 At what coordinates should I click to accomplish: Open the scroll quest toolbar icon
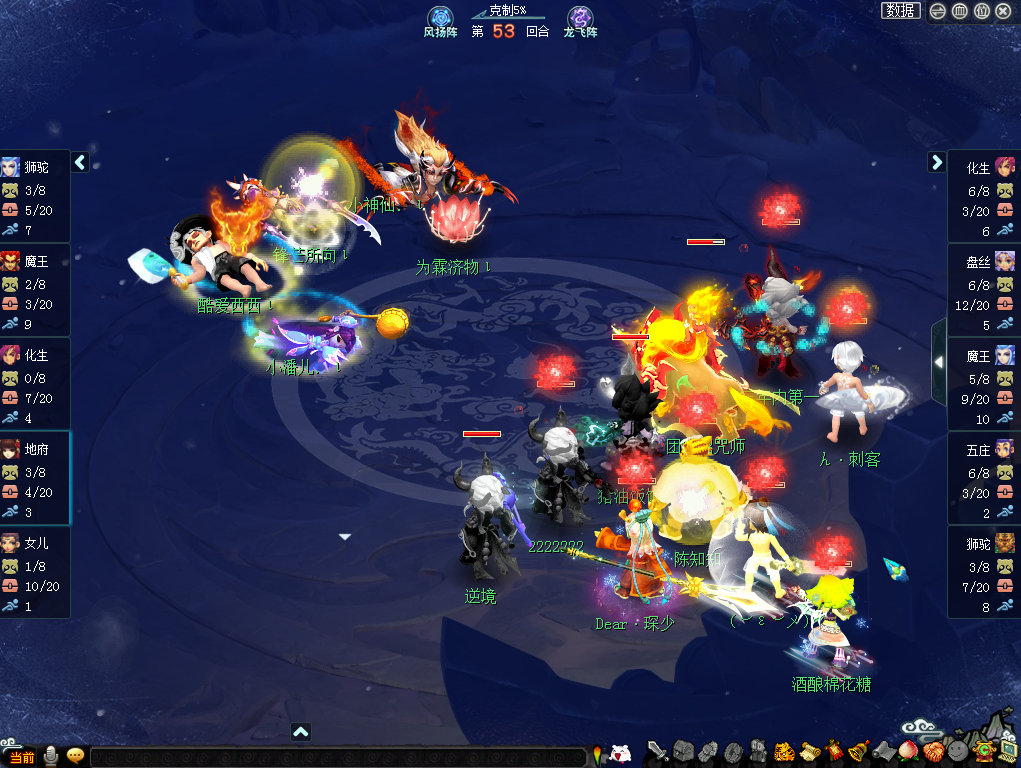point(809,750)
